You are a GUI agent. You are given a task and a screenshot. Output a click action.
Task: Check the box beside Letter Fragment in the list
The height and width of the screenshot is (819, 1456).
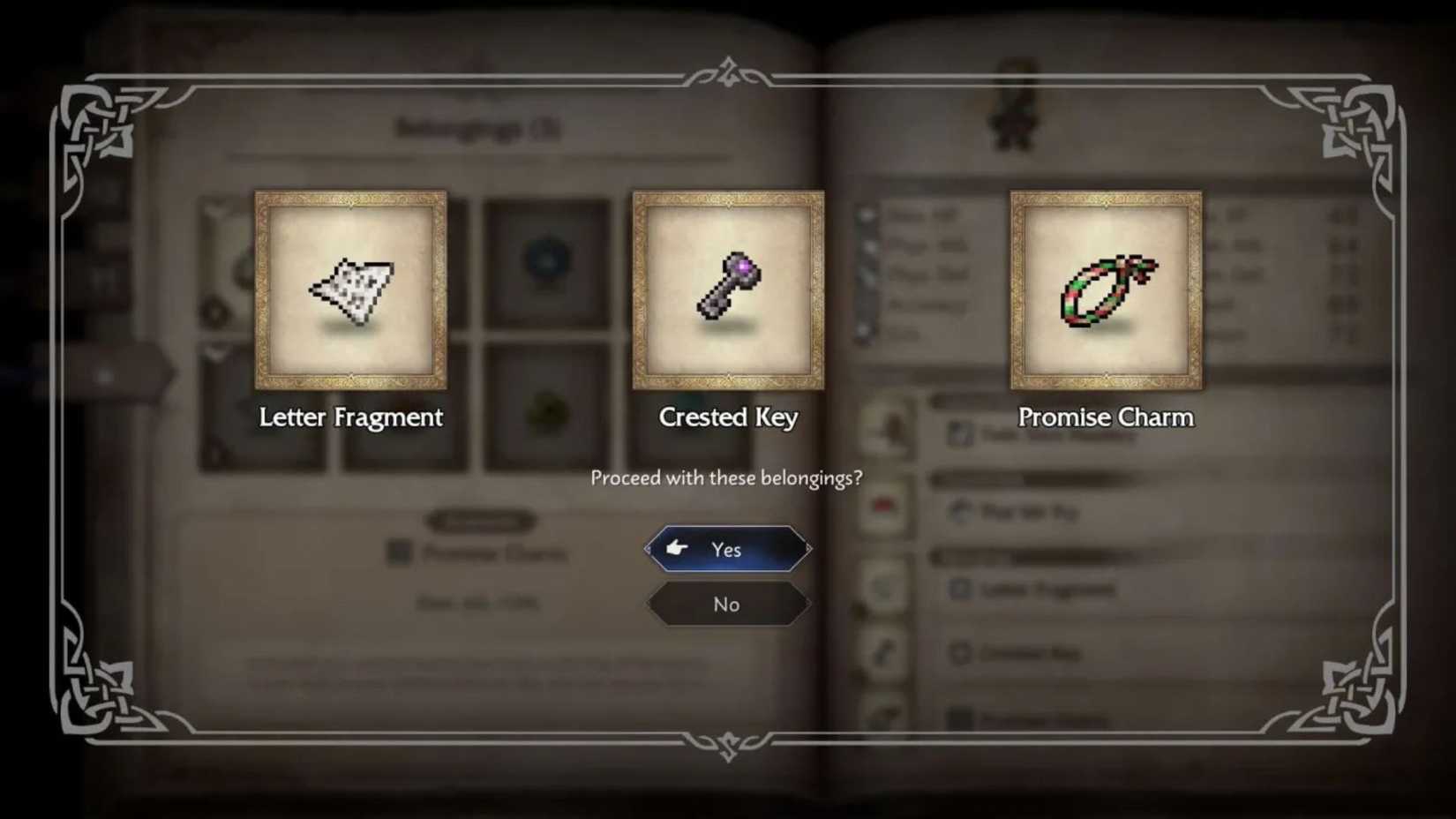coord(959,590)
